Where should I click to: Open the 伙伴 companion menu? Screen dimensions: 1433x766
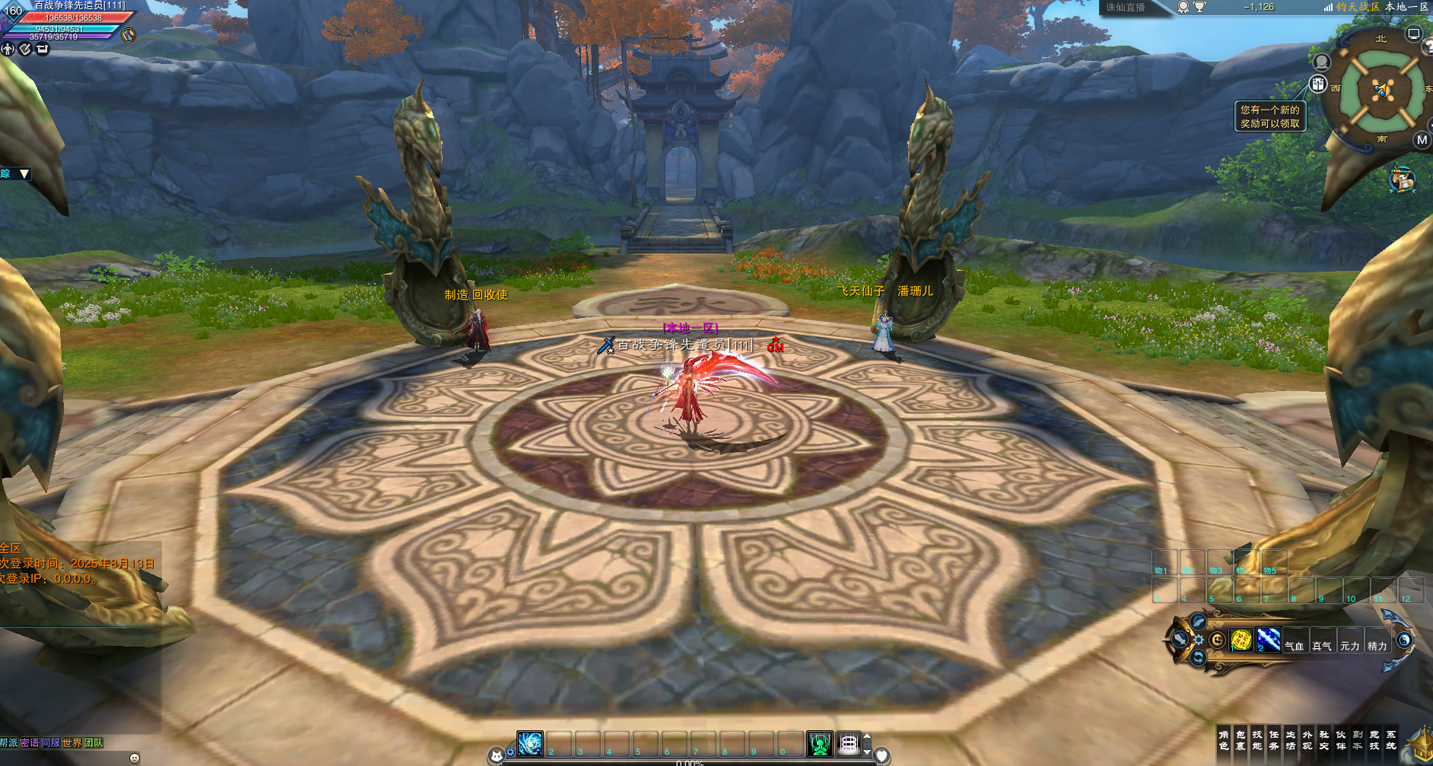pos(1341,740)
